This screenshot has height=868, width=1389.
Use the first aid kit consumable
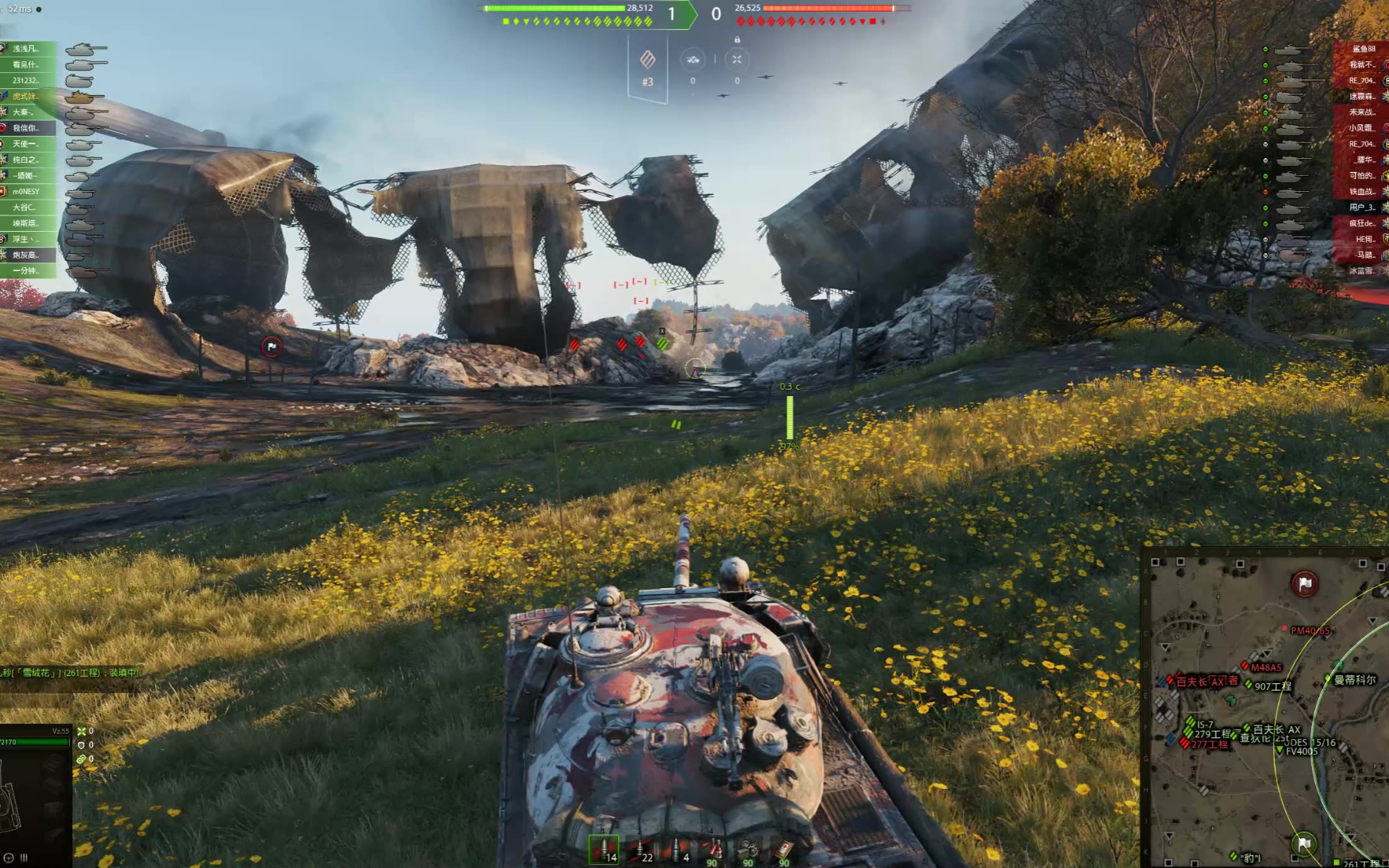784,850
